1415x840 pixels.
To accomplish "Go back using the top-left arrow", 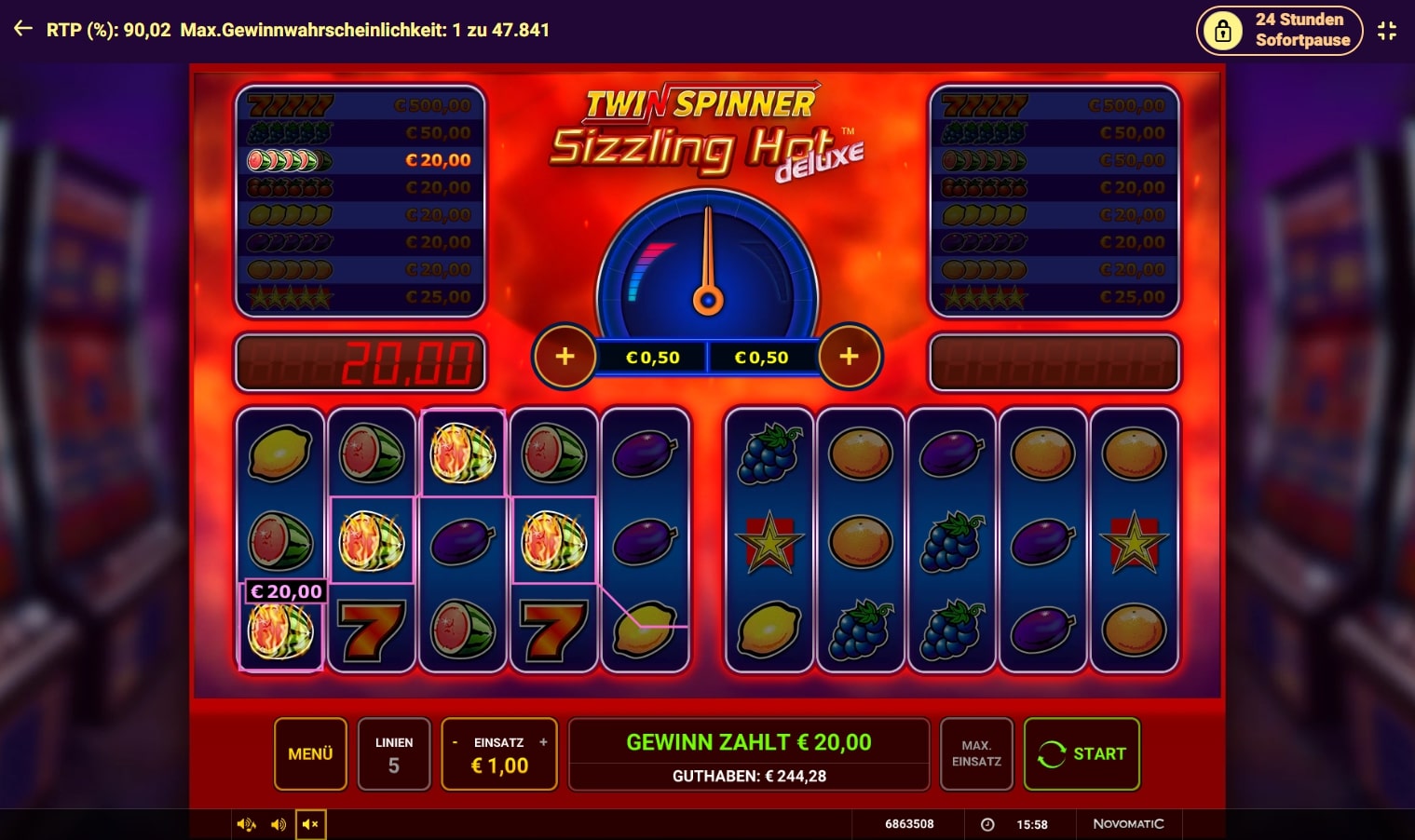I will [23, 29].
